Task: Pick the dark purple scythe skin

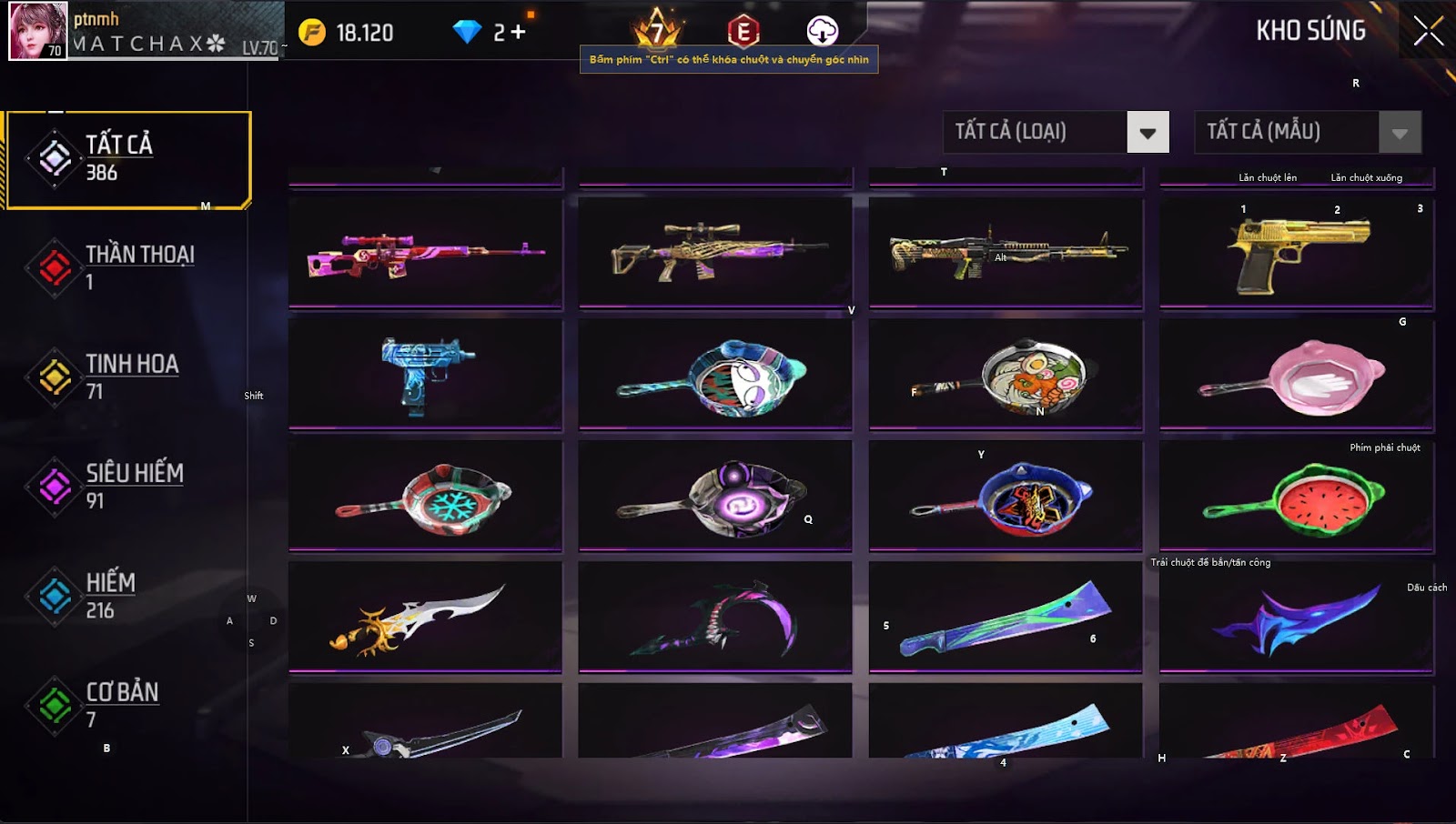Action: [715, 618]
